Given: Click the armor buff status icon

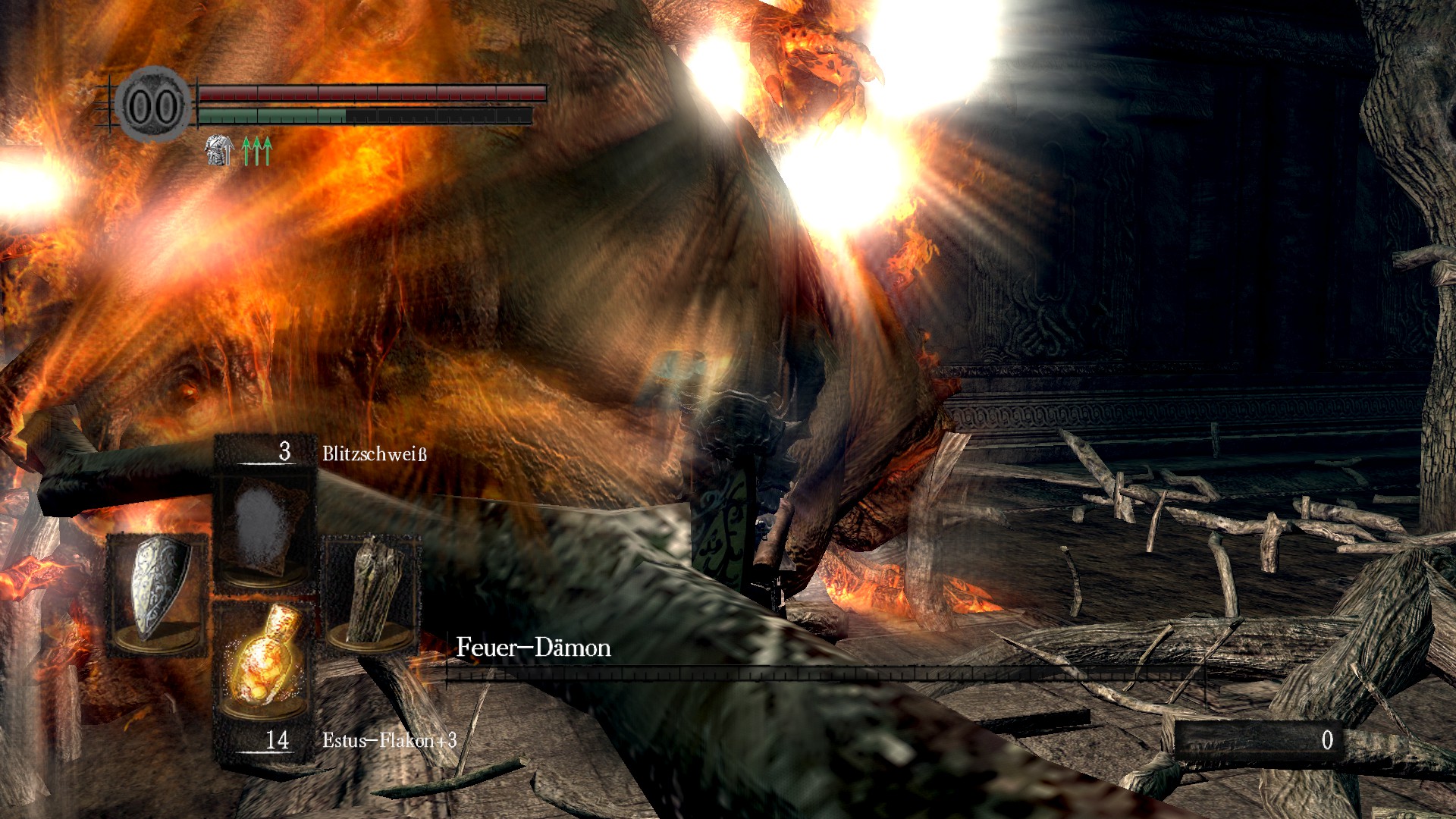Looking at the screenshot, I should [218, 150].
